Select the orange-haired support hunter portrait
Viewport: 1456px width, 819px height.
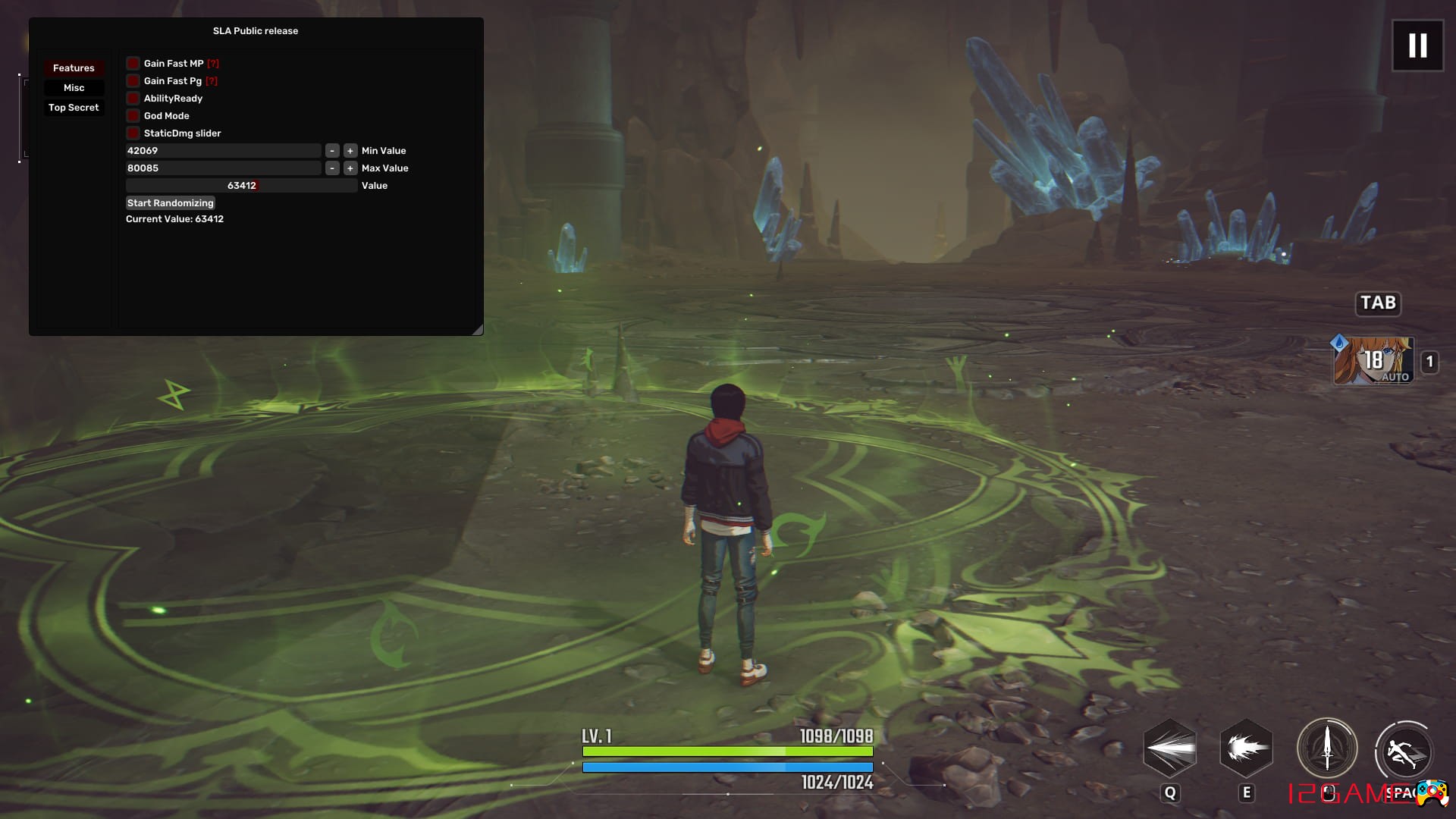point(1373,361)
